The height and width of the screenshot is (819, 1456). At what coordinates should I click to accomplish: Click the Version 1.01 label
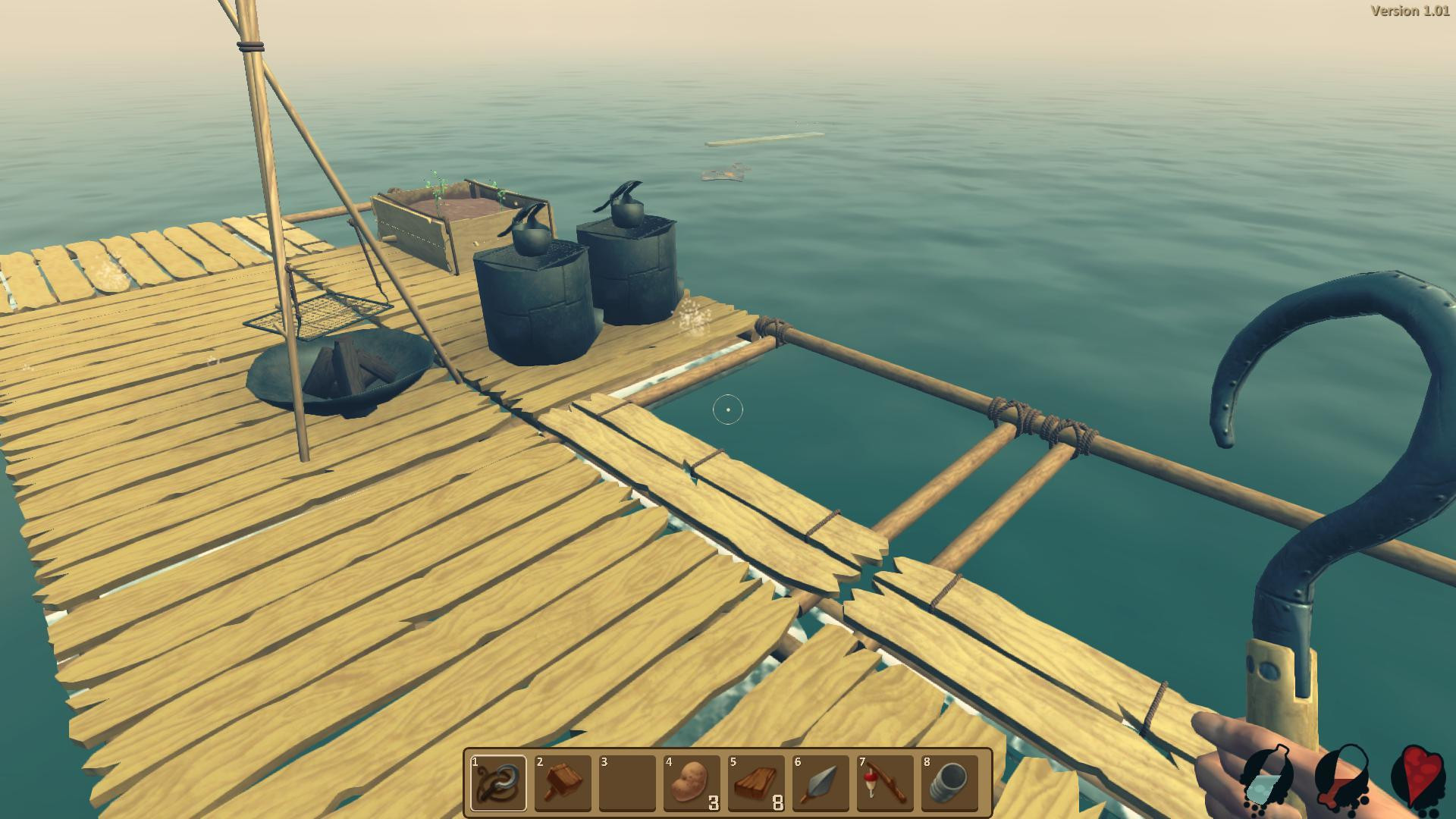click(1410, 11)
